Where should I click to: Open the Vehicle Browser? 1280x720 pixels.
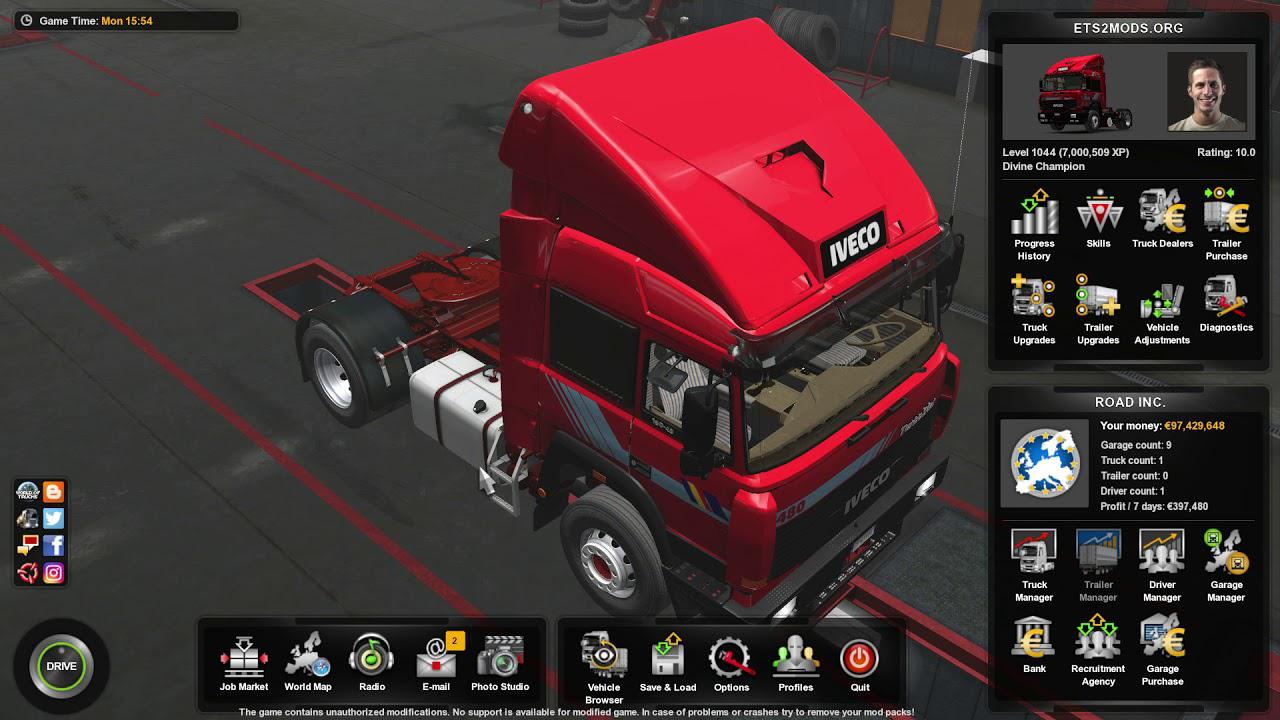click(x=604, y=660)
